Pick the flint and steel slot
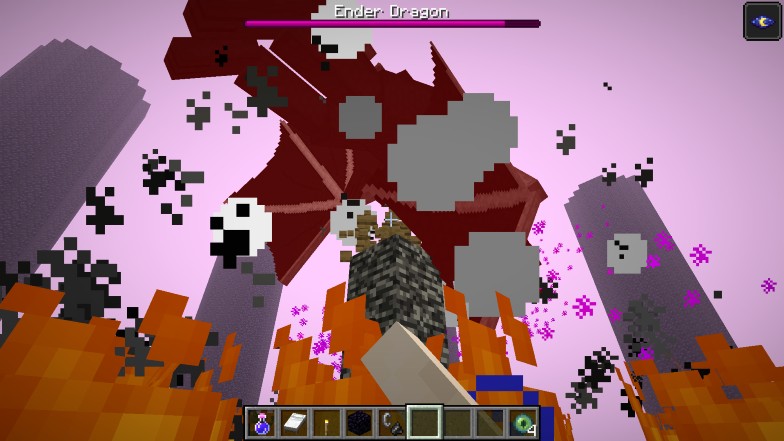The height and width of the screenshot is (441, 784). pyautogui.click(x=391, y=423)
